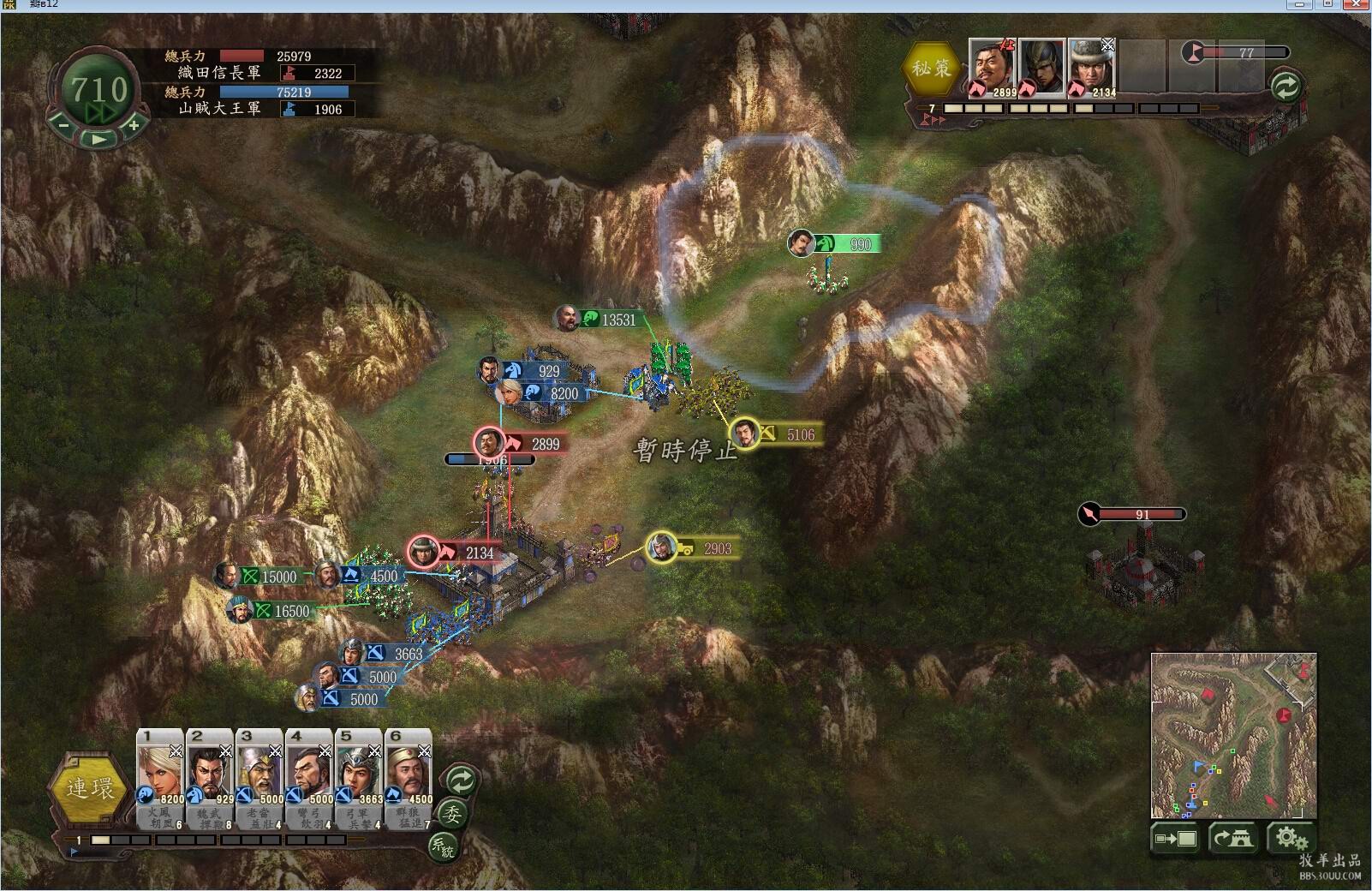Click the green cycle arrows beside enemy portraits
The height and width of the screenshot is (891, 1372).
pyautogui.click(x=1286, y=86)
